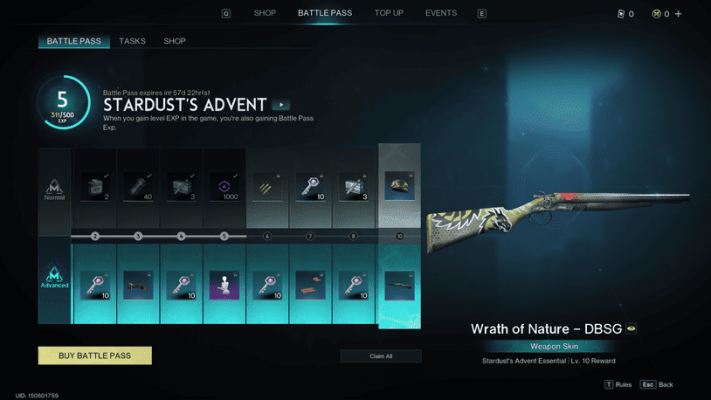Click the Buy Battle Pass button

(95, 355)
